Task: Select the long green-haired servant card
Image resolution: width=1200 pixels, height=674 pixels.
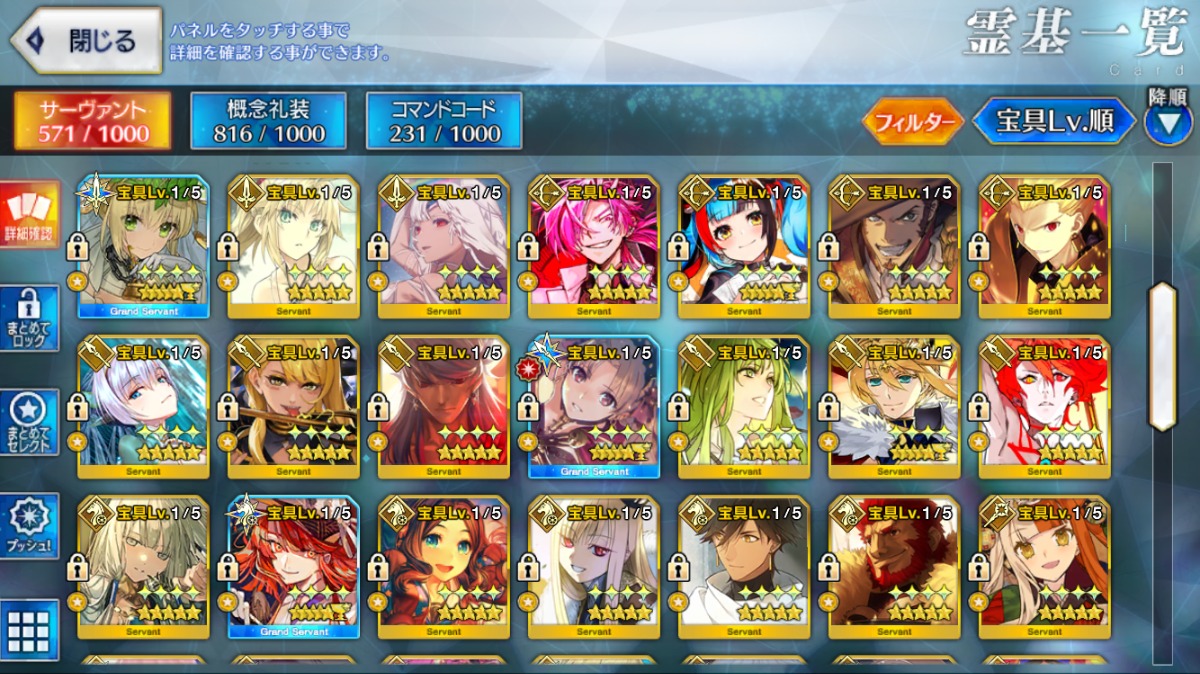Action: [744, 406]
